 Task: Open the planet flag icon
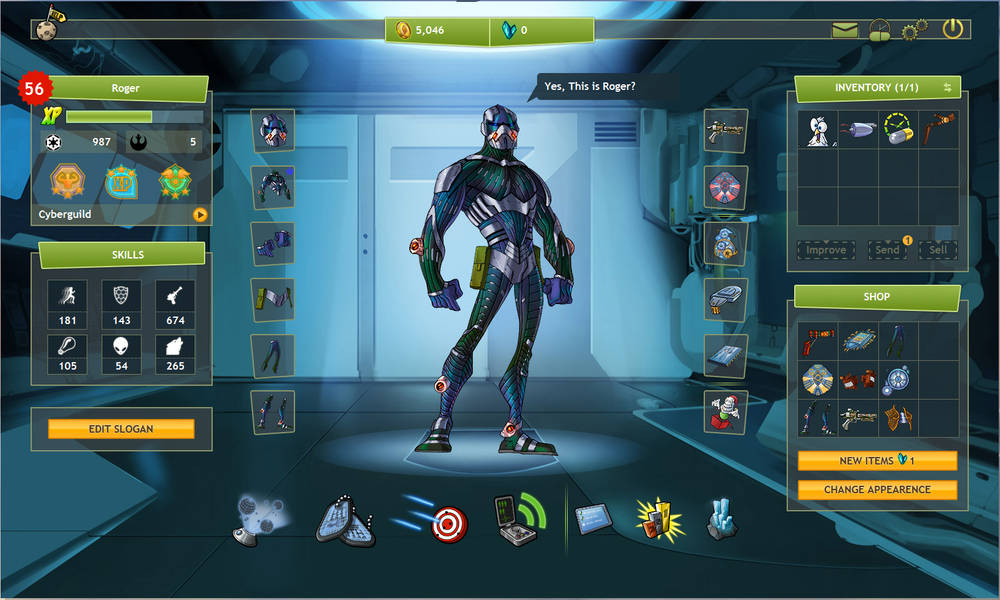tap(47, 23)
